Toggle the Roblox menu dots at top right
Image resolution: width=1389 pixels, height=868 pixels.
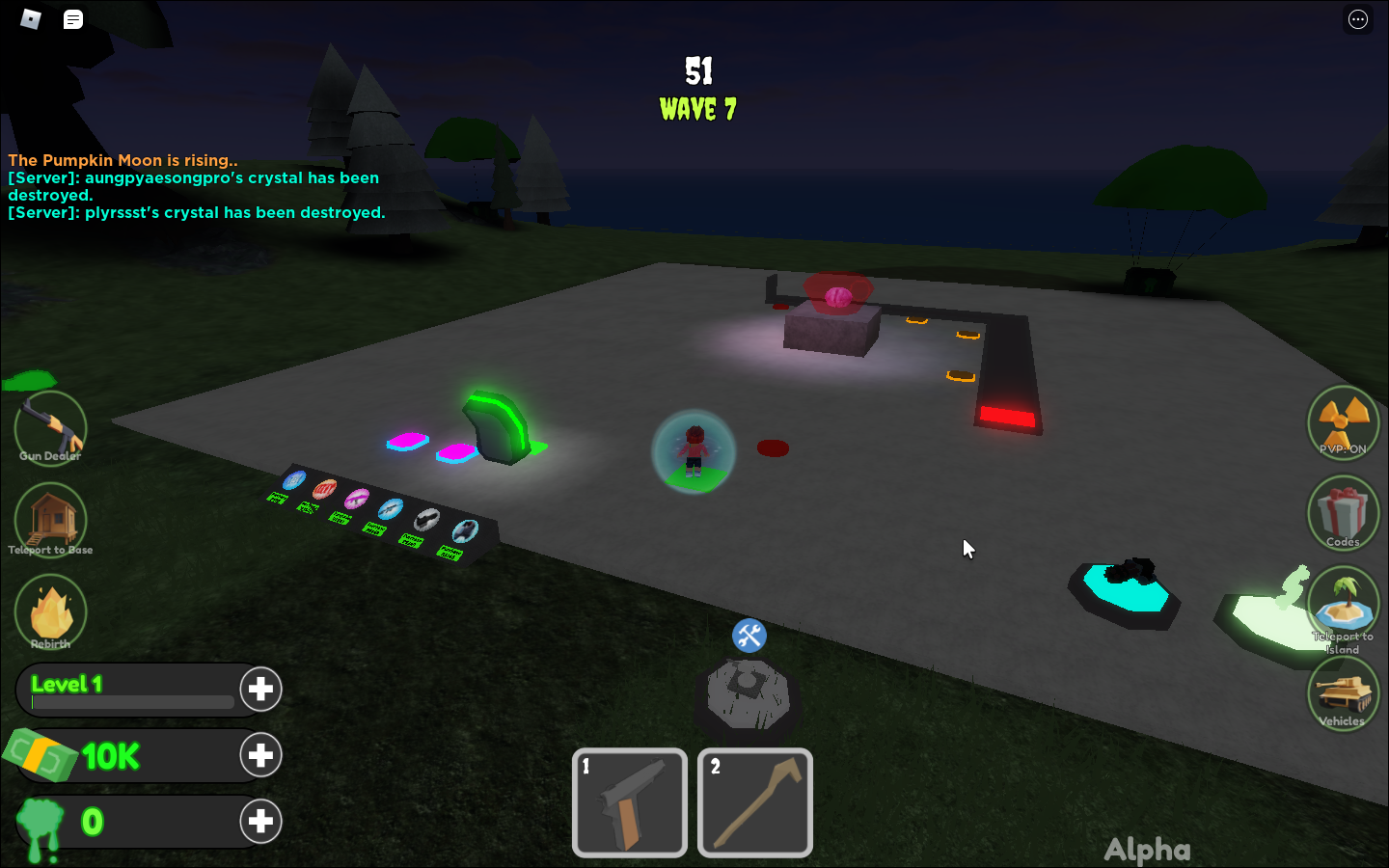pyautogui.click(x=1357, y=19)
